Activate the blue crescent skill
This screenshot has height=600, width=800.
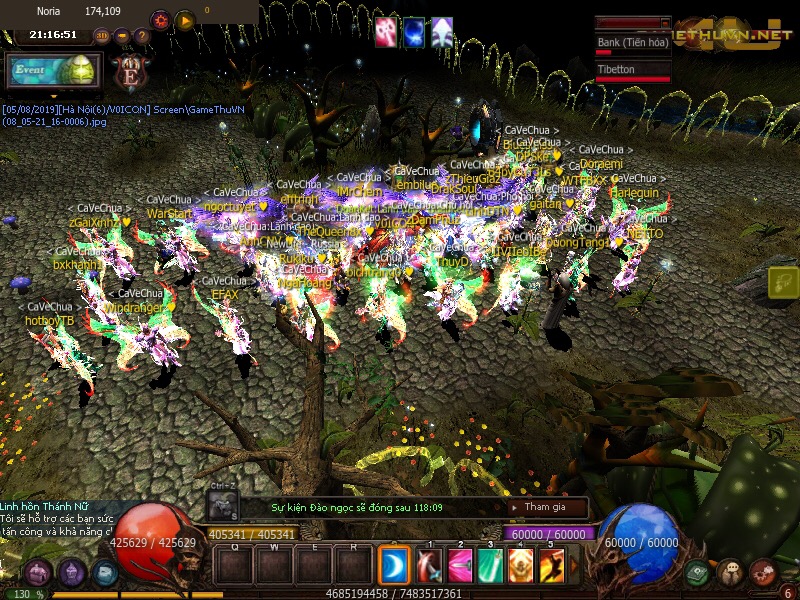pos(394,567)
